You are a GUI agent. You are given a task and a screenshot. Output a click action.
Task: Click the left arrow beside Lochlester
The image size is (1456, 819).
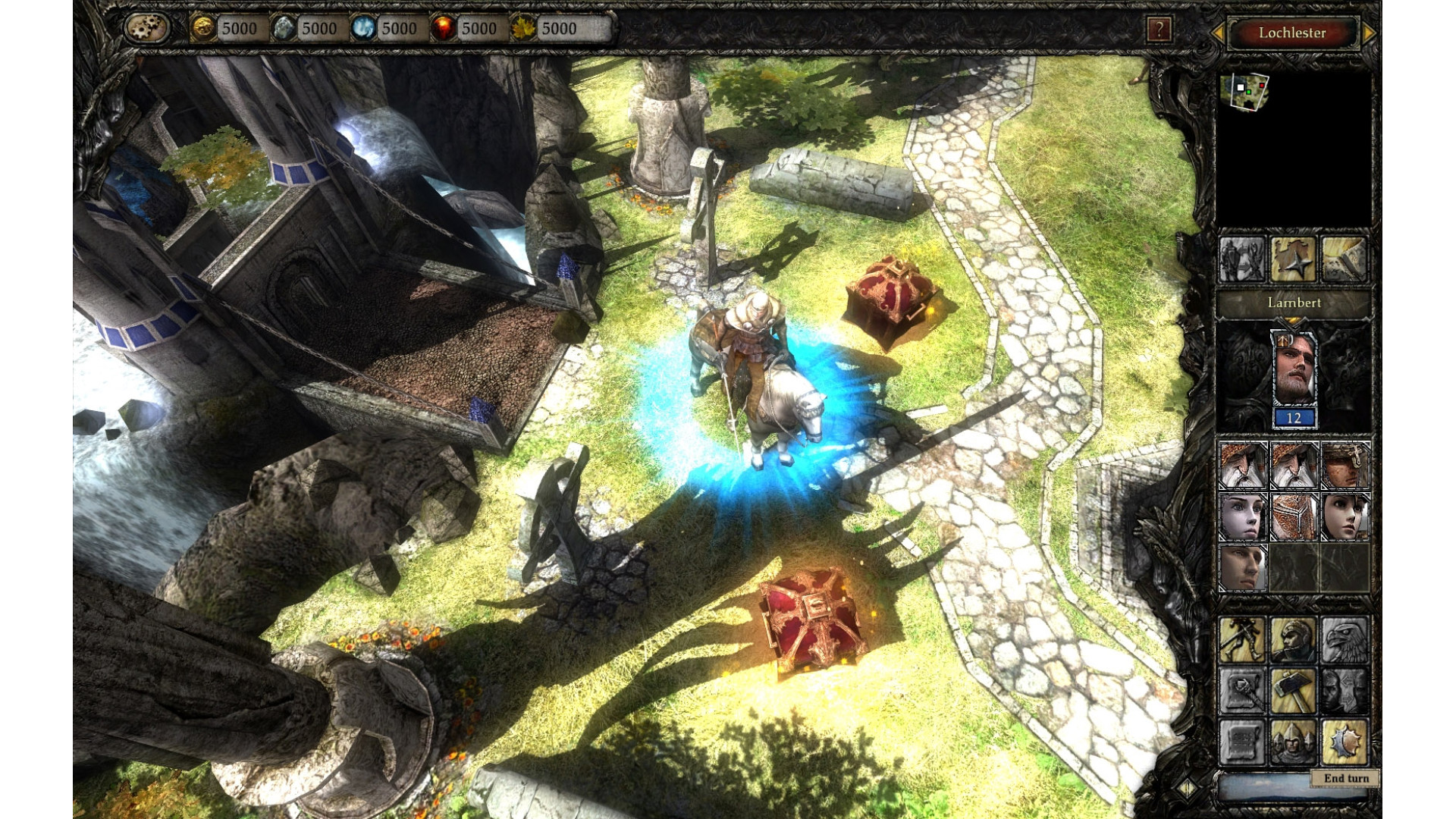(1218, 33)
